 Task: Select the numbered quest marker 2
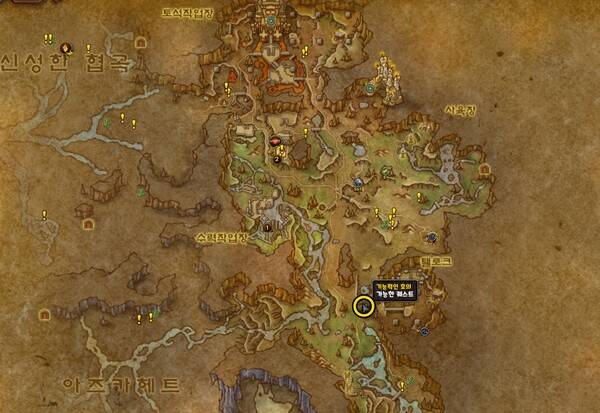coord(277,157)
